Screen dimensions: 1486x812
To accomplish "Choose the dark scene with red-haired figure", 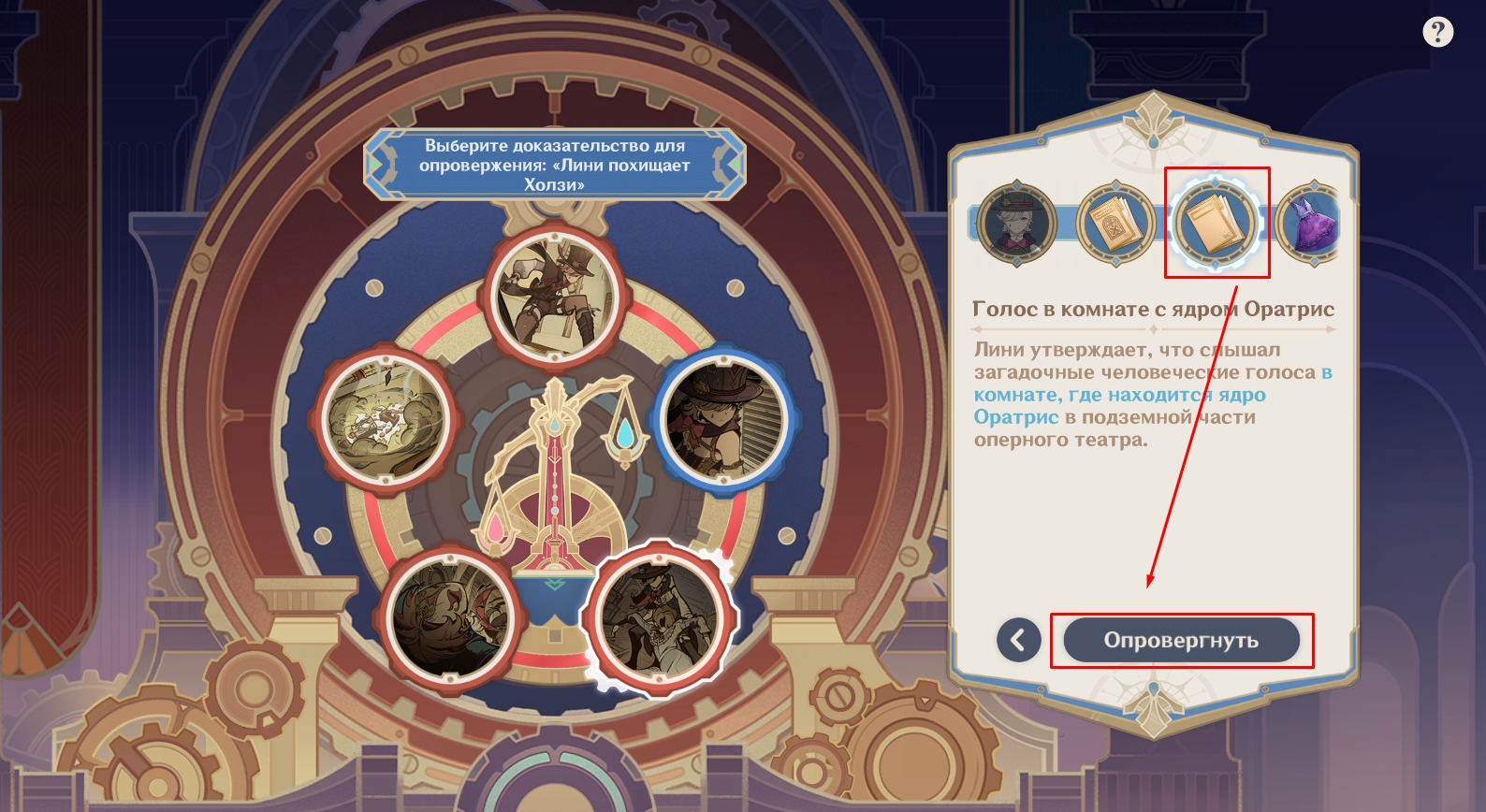I will (x=451, y=616).
